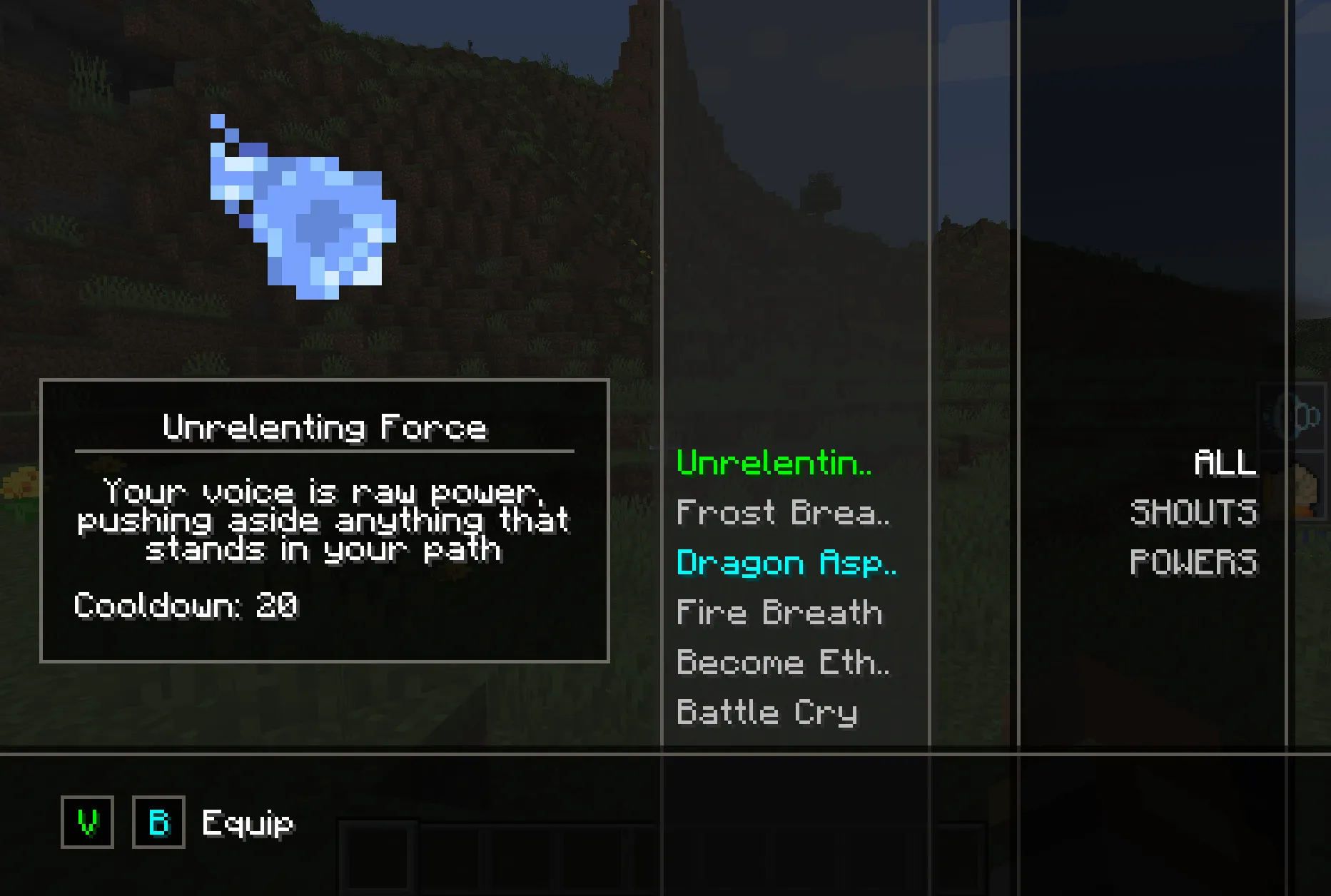
Task: Unequip the cyan Dragon Aspect shout
Action: [x=787, y=564]
